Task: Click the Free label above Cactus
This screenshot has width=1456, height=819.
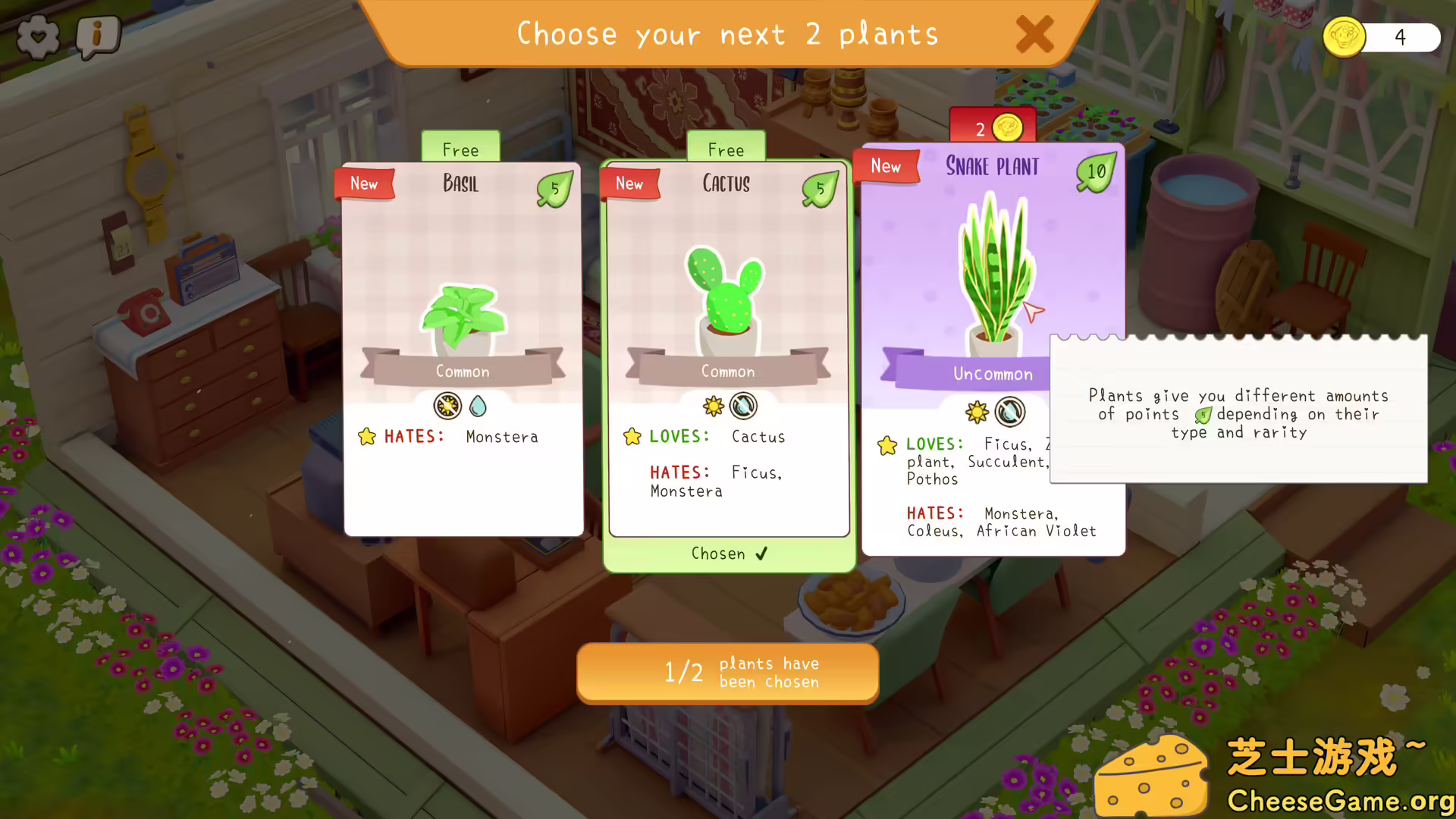Action: (x=726, y=149)
